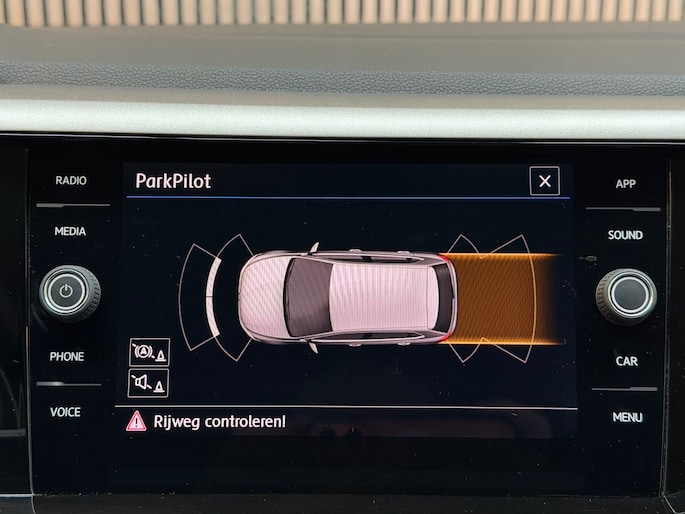Open the SOUND settings
Viewport: 685px width, 514px height.
pos(625,235)
